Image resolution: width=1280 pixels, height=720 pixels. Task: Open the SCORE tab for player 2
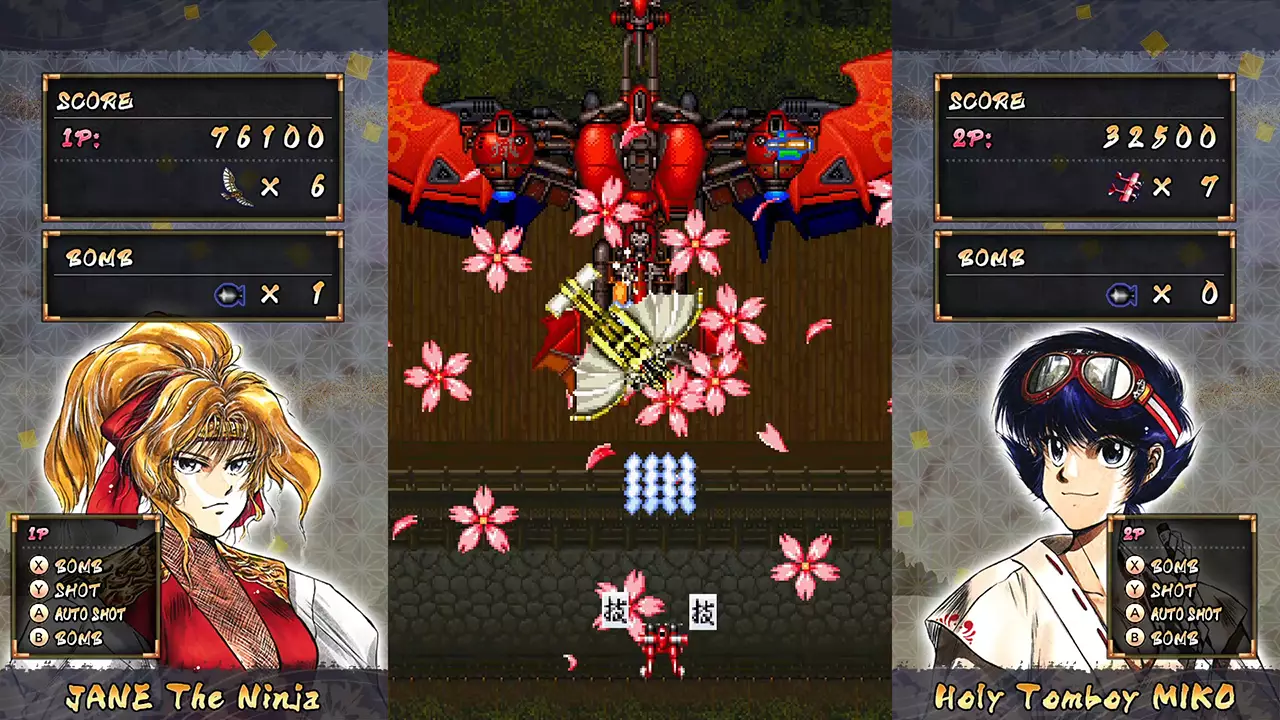(986, 101)
